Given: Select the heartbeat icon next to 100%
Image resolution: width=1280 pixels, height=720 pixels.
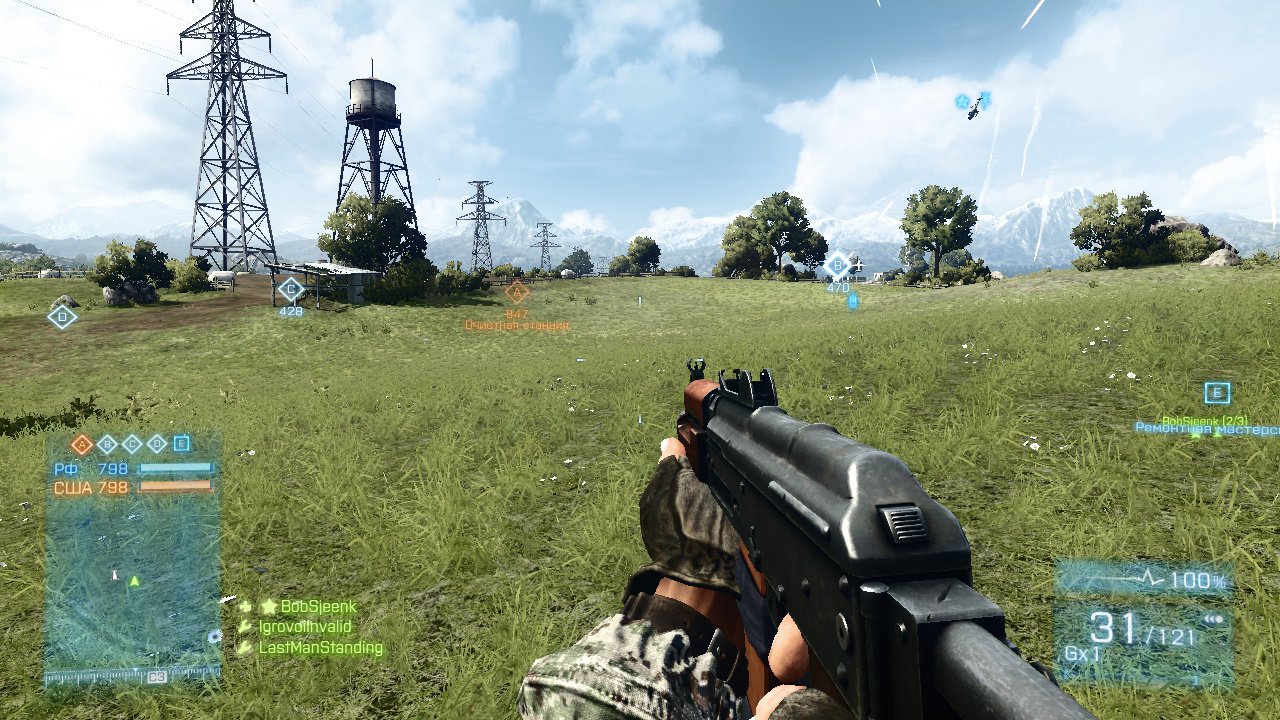Looking at the screenshot, I should (1146, 577).
